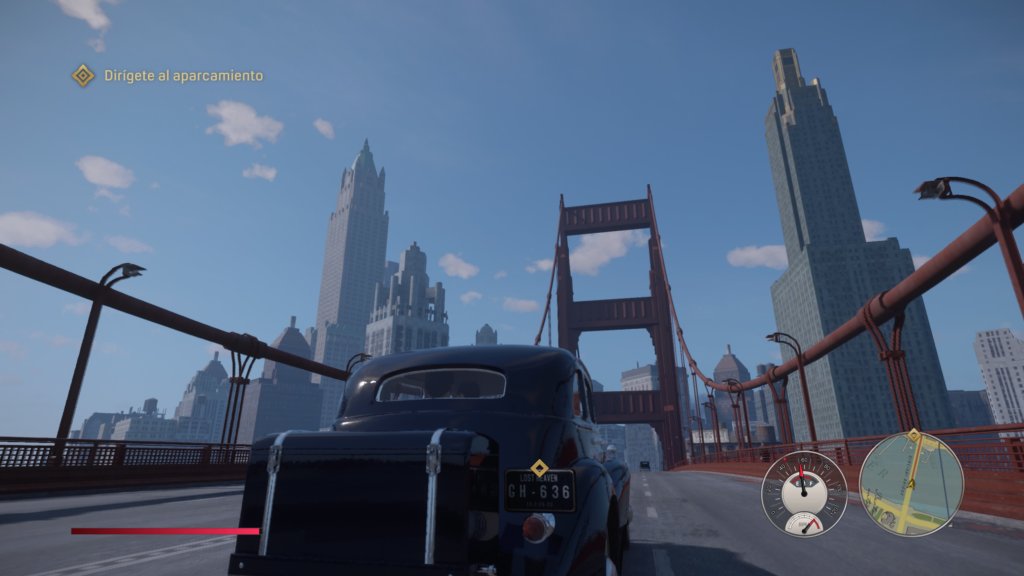Click the yellow diamond waypoint marker above the license plate
This screenshot has width=1024, height=576.
(539, 468)
